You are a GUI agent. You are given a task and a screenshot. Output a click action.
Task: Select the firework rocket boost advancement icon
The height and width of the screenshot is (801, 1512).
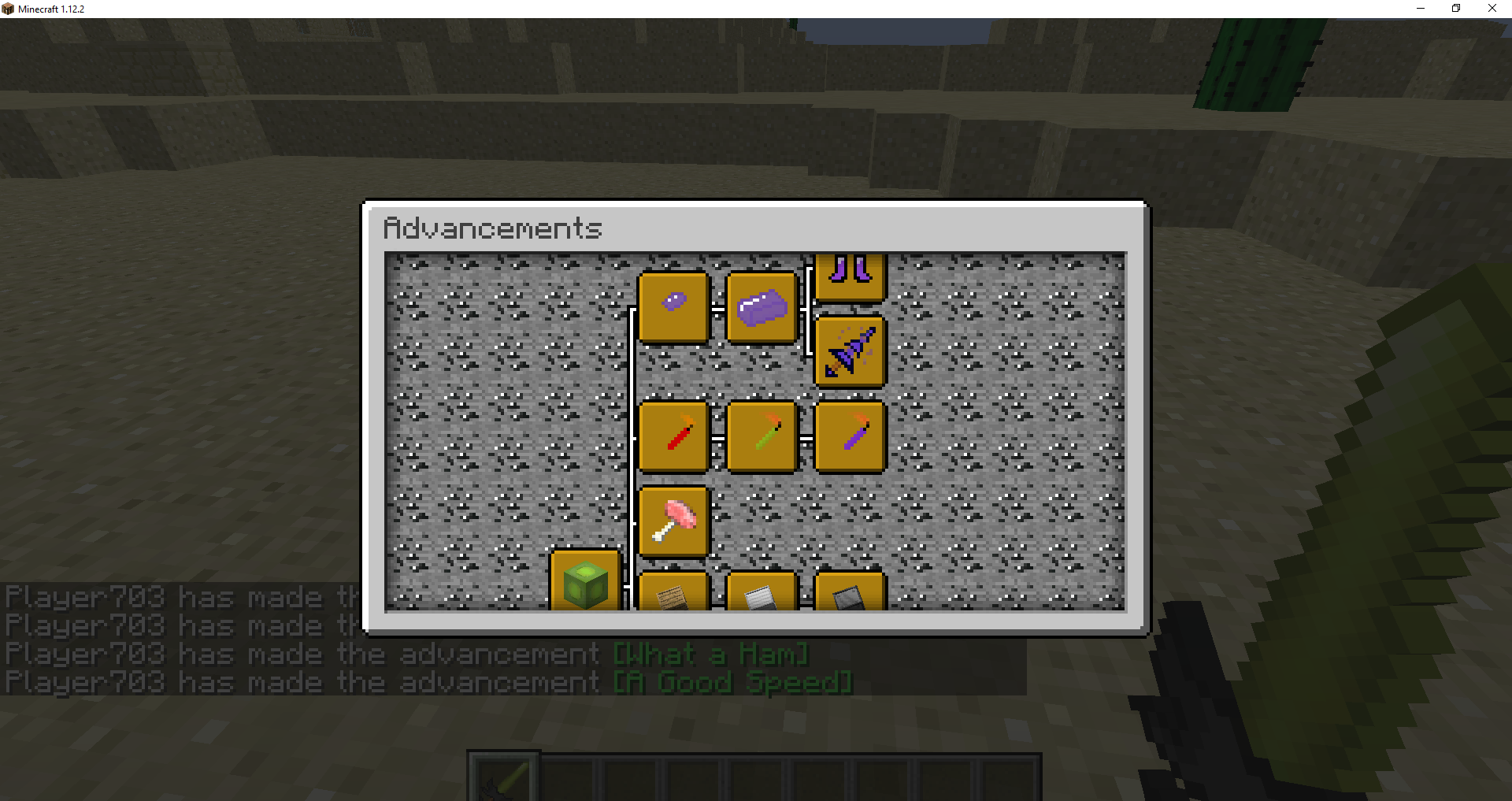[x=850, y=350]
